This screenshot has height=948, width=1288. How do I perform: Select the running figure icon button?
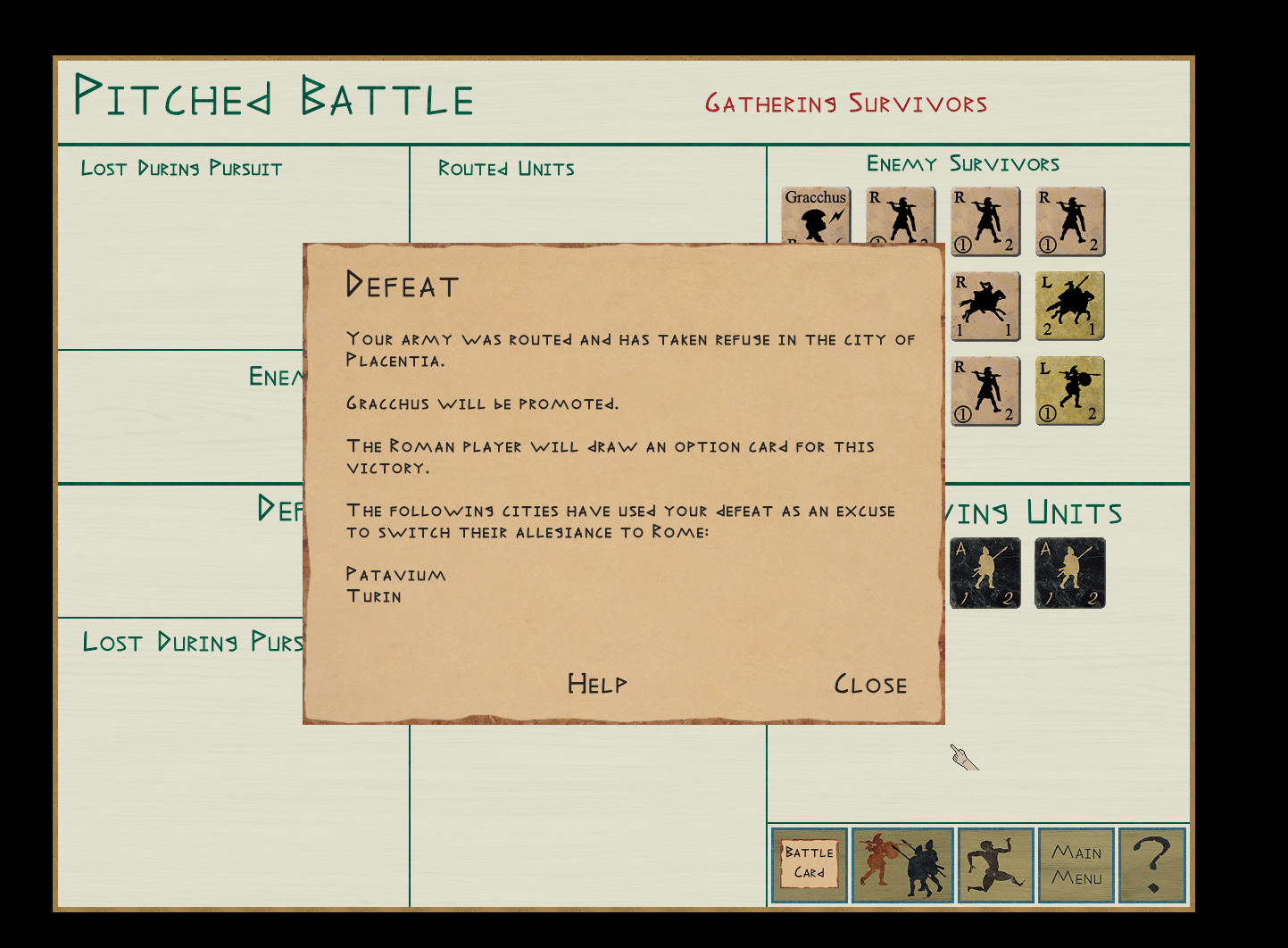(x=996, y=864)
